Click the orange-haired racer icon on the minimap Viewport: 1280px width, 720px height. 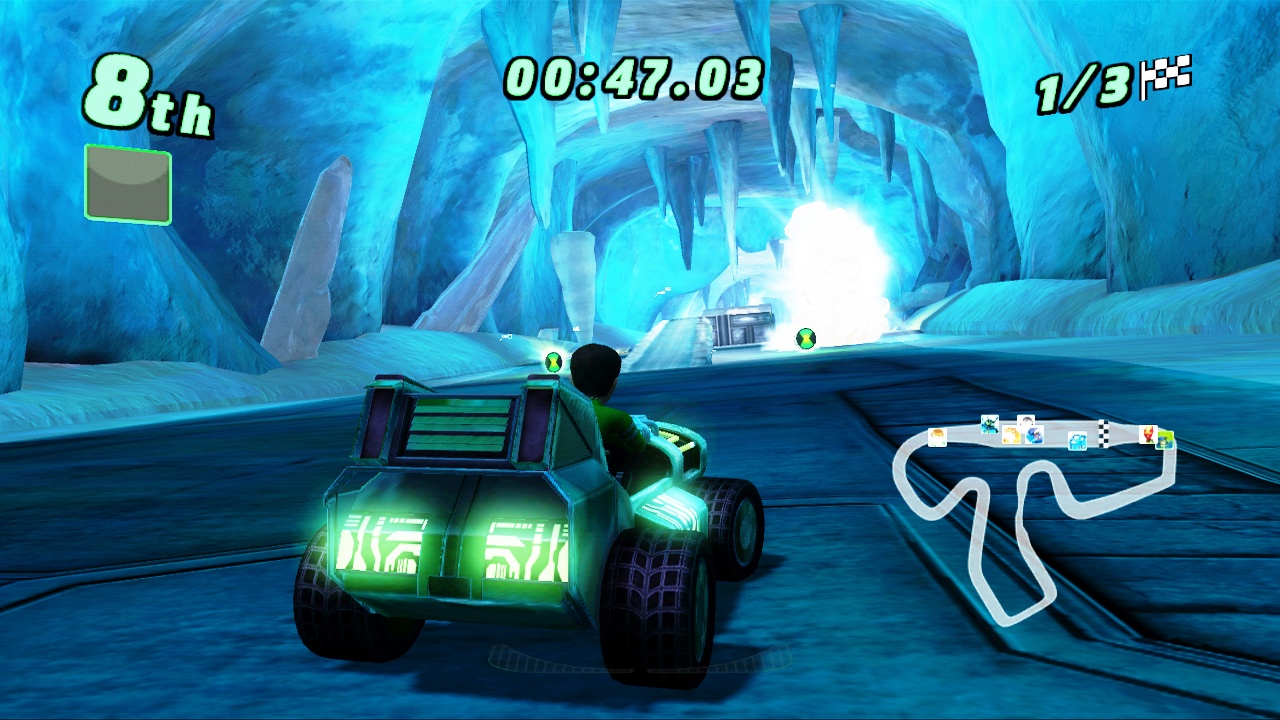click(937, 438)
